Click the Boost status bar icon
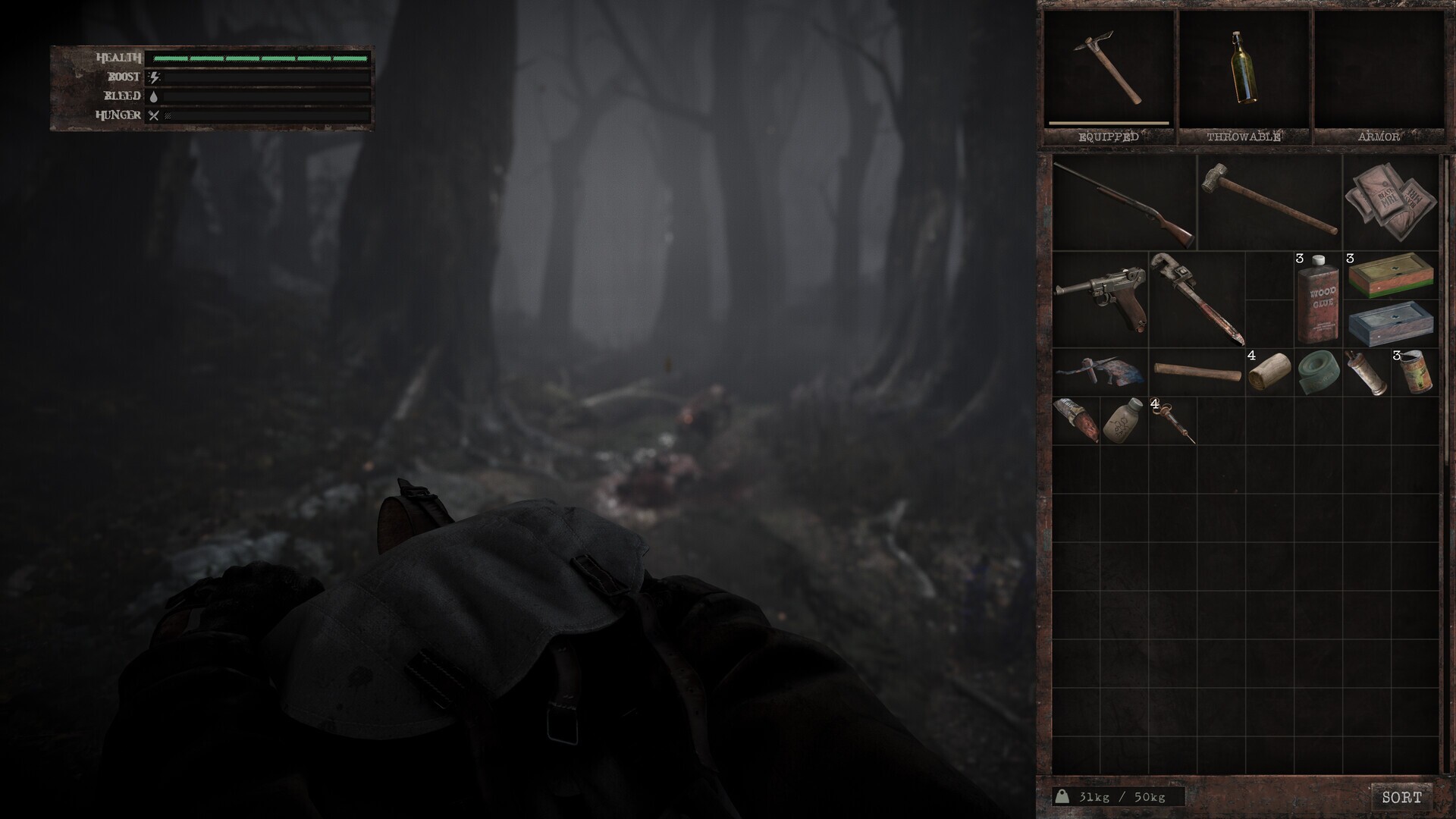The width and height of the screenshot is (1456, 819). [155, 76]
